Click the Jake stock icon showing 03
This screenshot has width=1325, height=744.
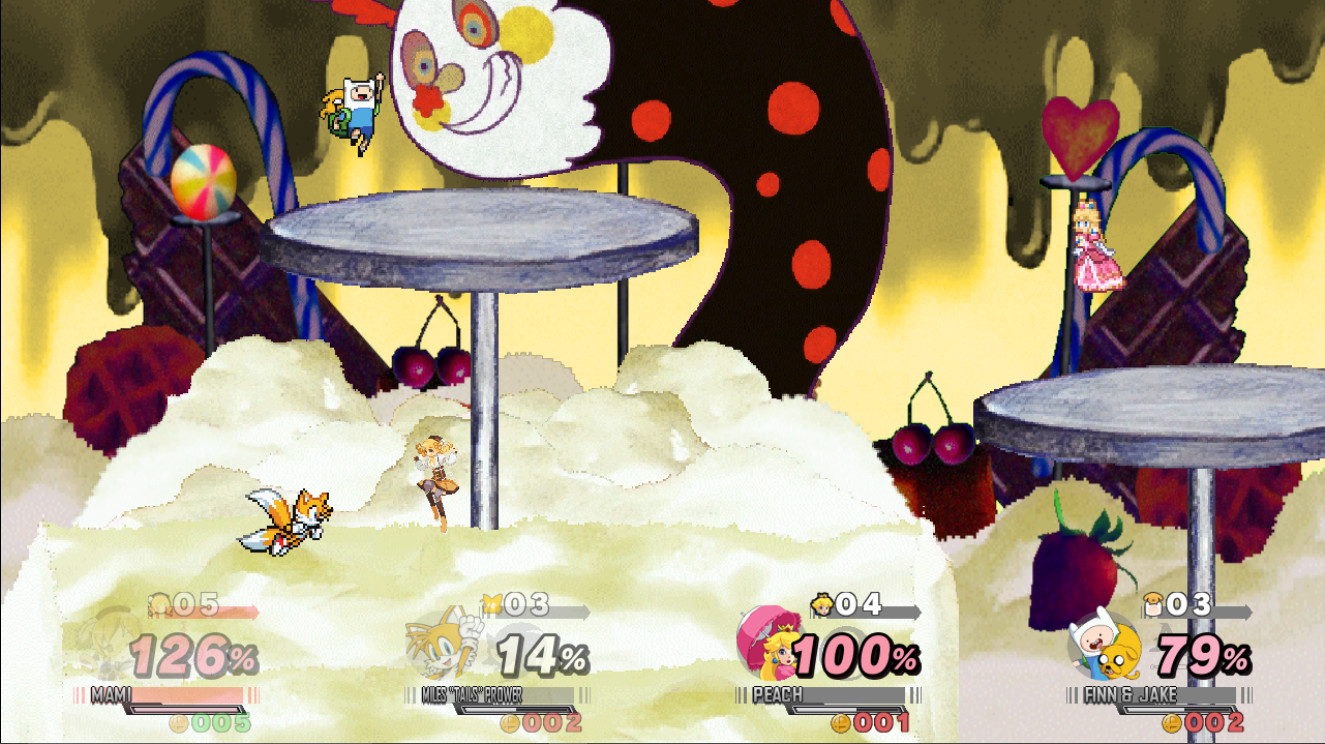pos(1151,604)
